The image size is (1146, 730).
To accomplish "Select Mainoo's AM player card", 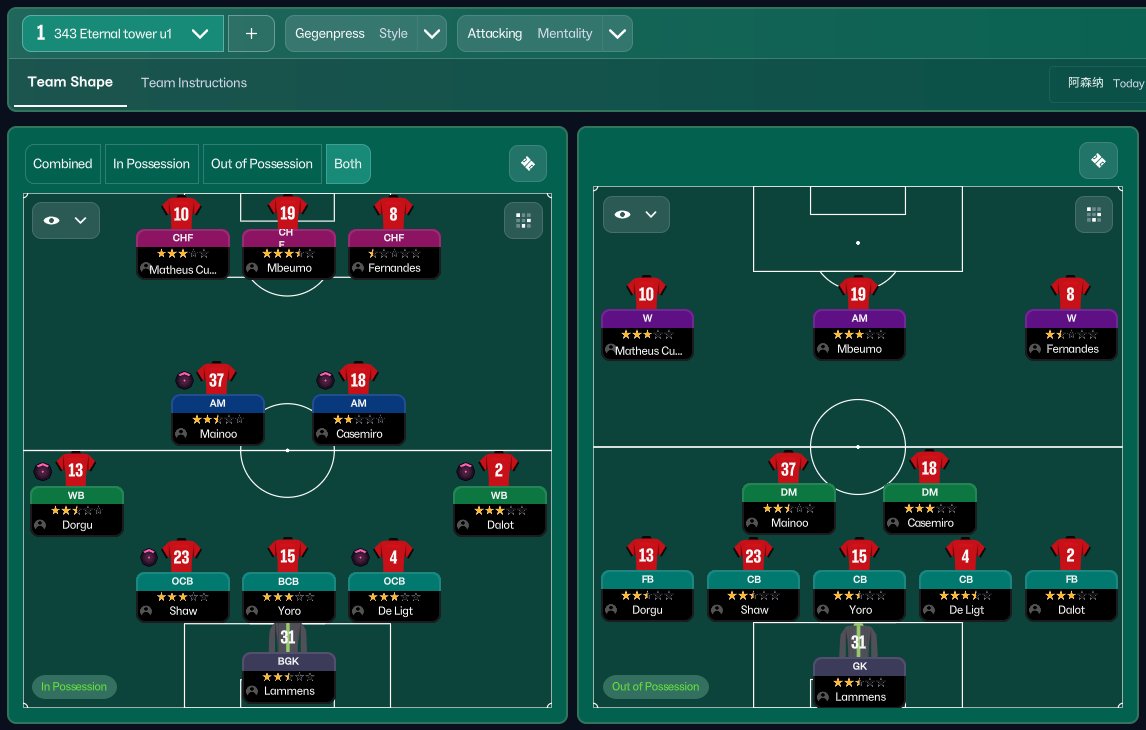I will [217, 419].
